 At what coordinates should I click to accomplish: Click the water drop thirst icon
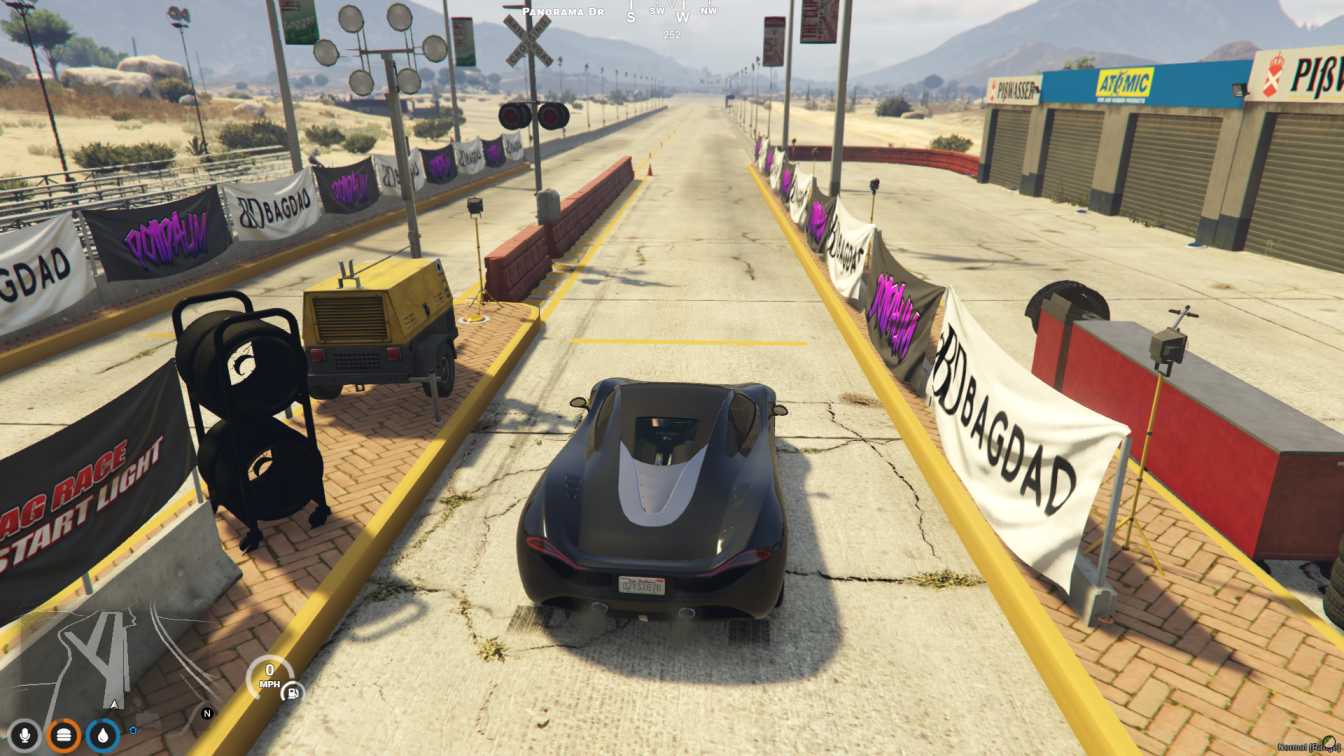tap(104, 736)
